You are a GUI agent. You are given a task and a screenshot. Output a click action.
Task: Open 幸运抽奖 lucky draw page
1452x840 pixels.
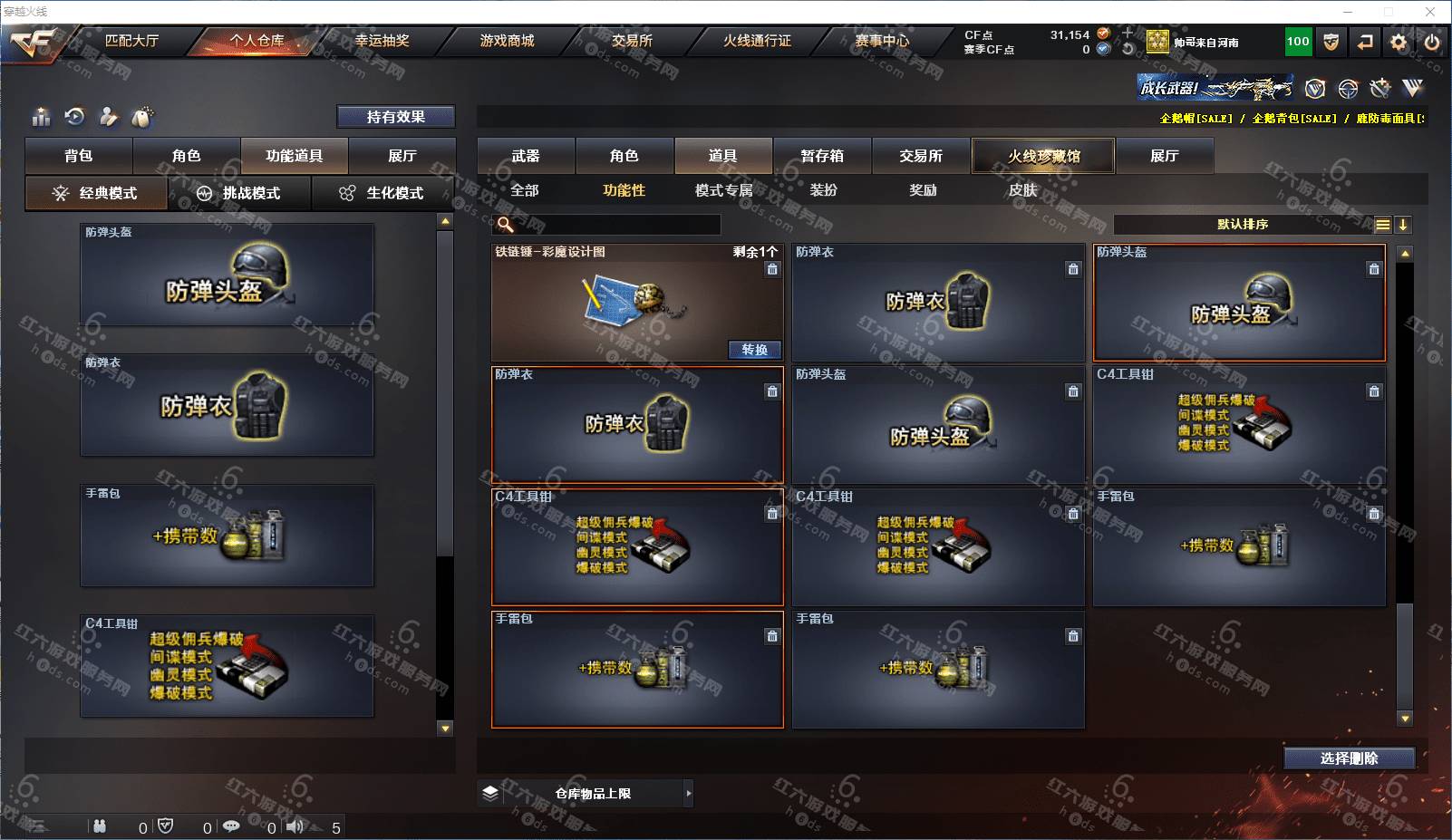[382, 41]
